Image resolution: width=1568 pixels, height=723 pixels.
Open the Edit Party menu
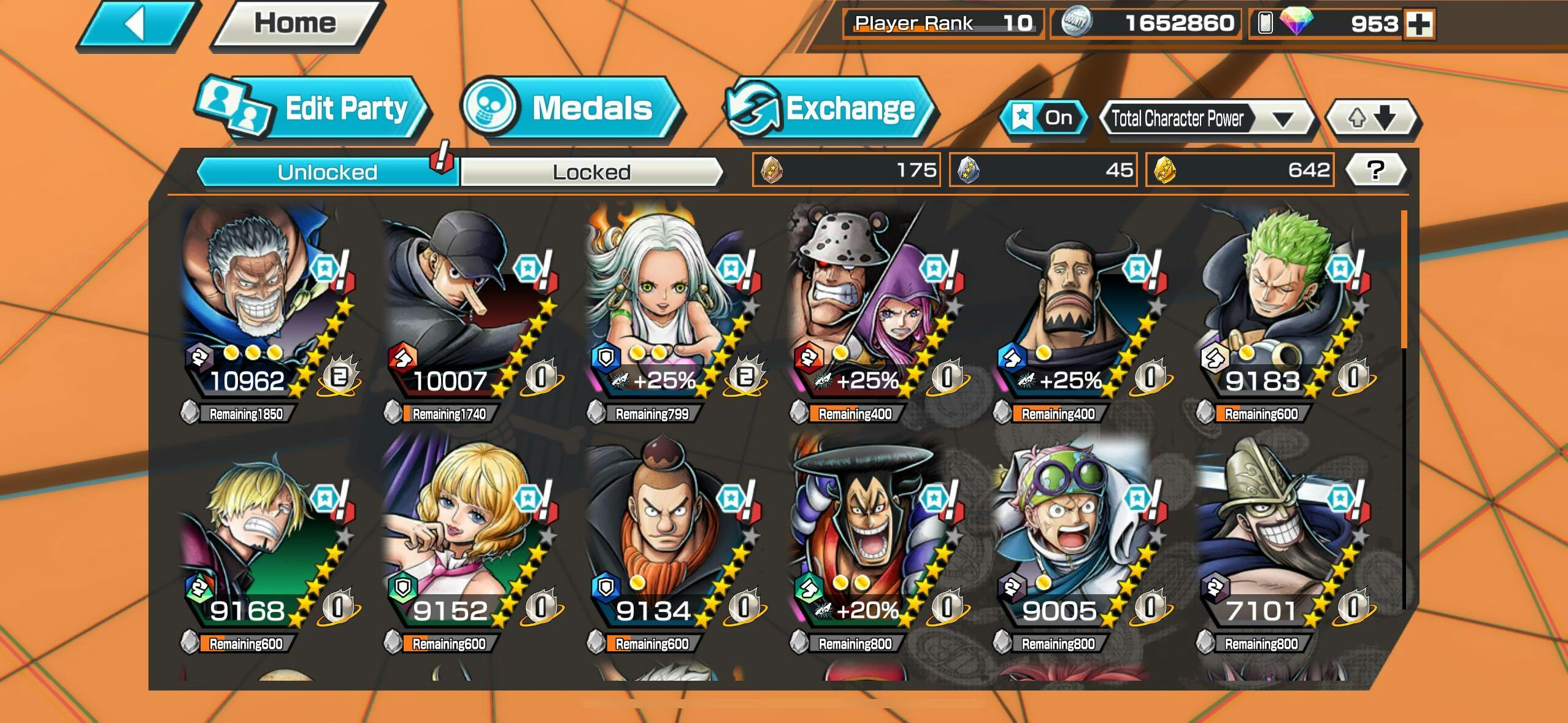click(314, 109)
